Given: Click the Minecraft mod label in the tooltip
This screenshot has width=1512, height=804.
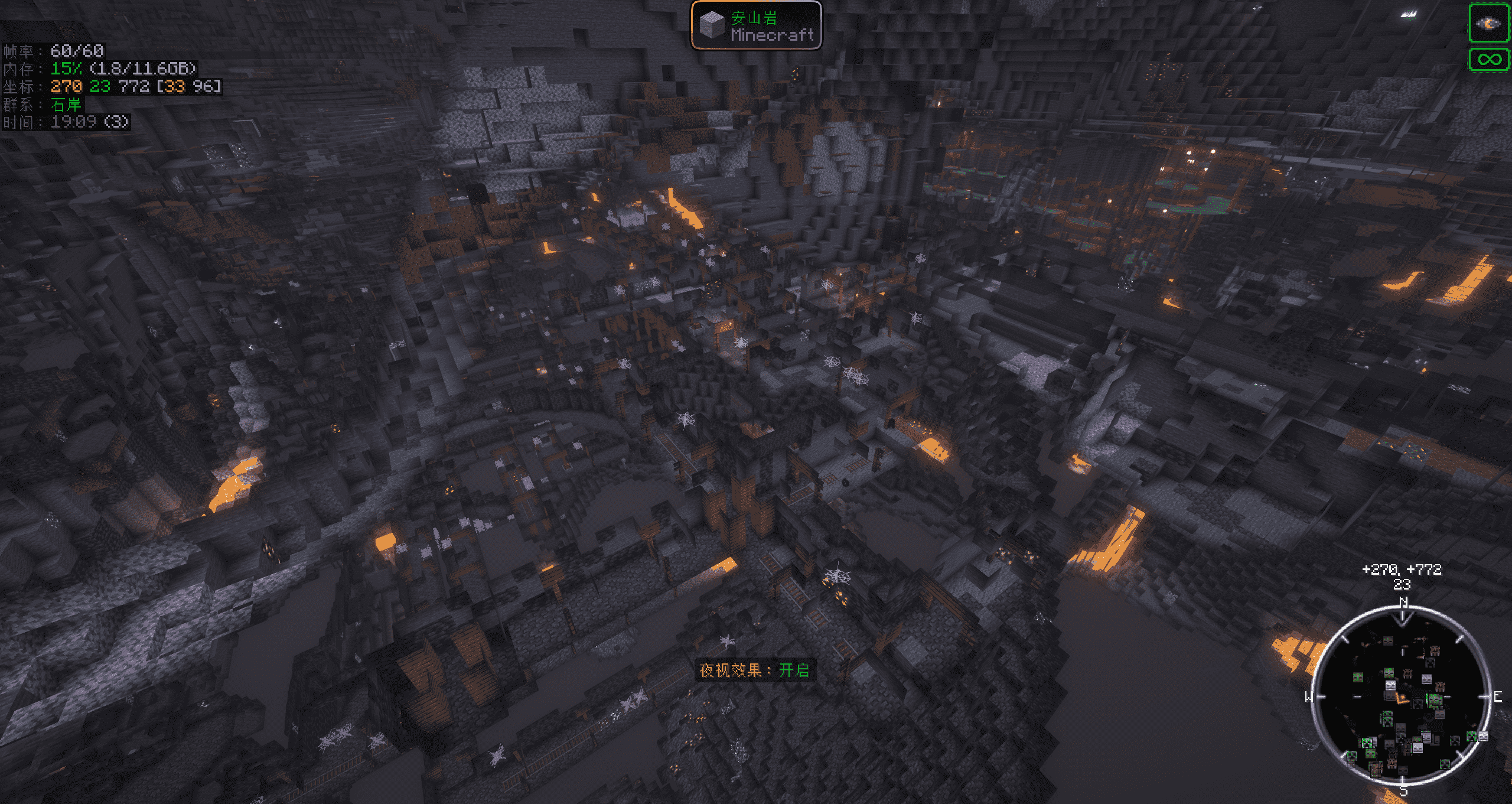Looking at the screenshot, I should [x=771, y=36].
